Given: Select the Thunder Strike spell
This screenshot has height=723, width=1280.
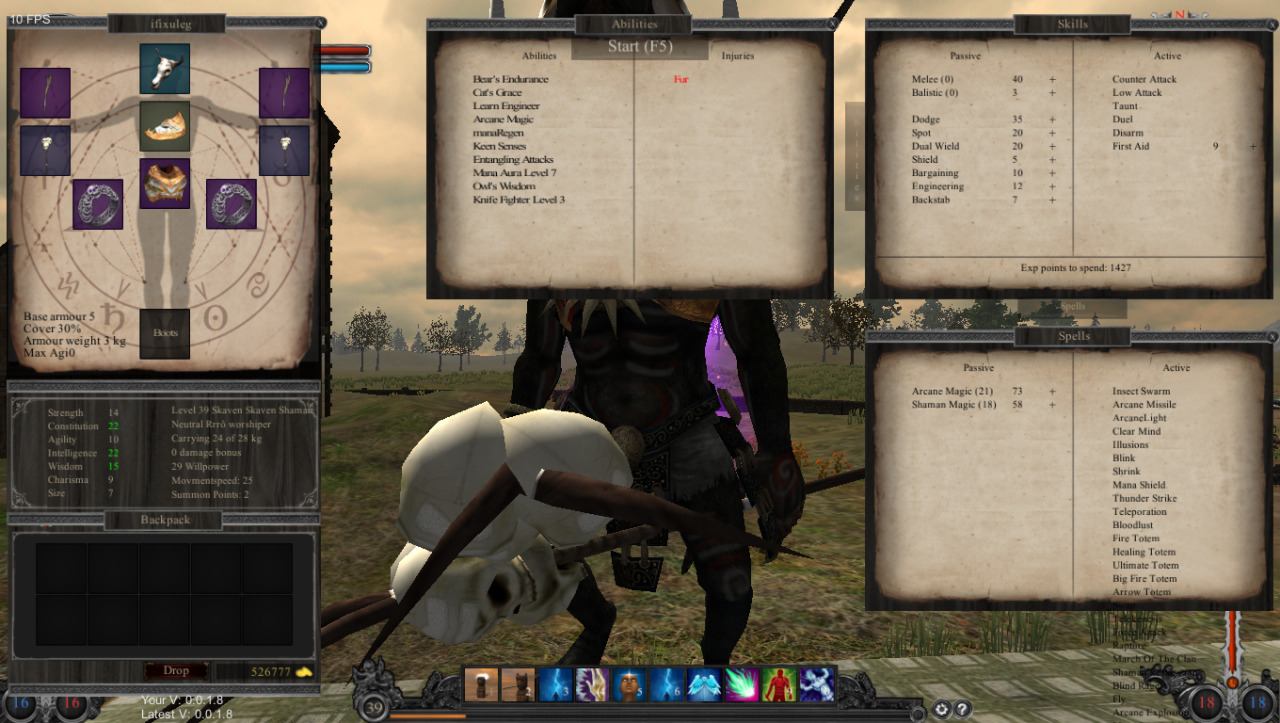Looking at the screenshot, I should 1144,499.
